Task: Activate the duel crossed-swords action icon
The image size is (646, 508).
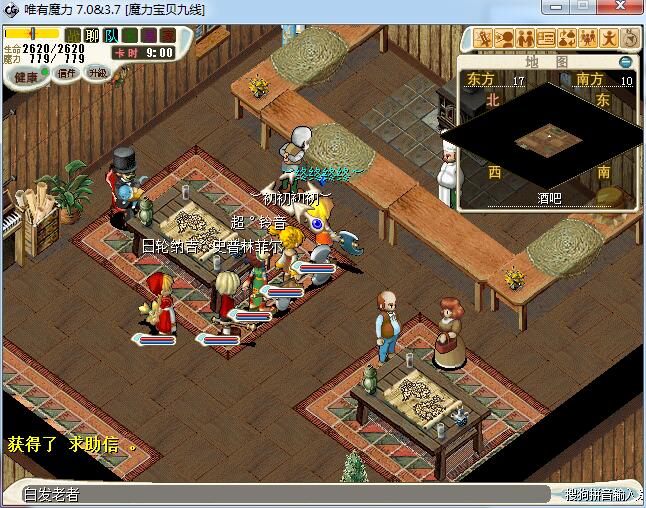Action: click(x=485, y=39)
